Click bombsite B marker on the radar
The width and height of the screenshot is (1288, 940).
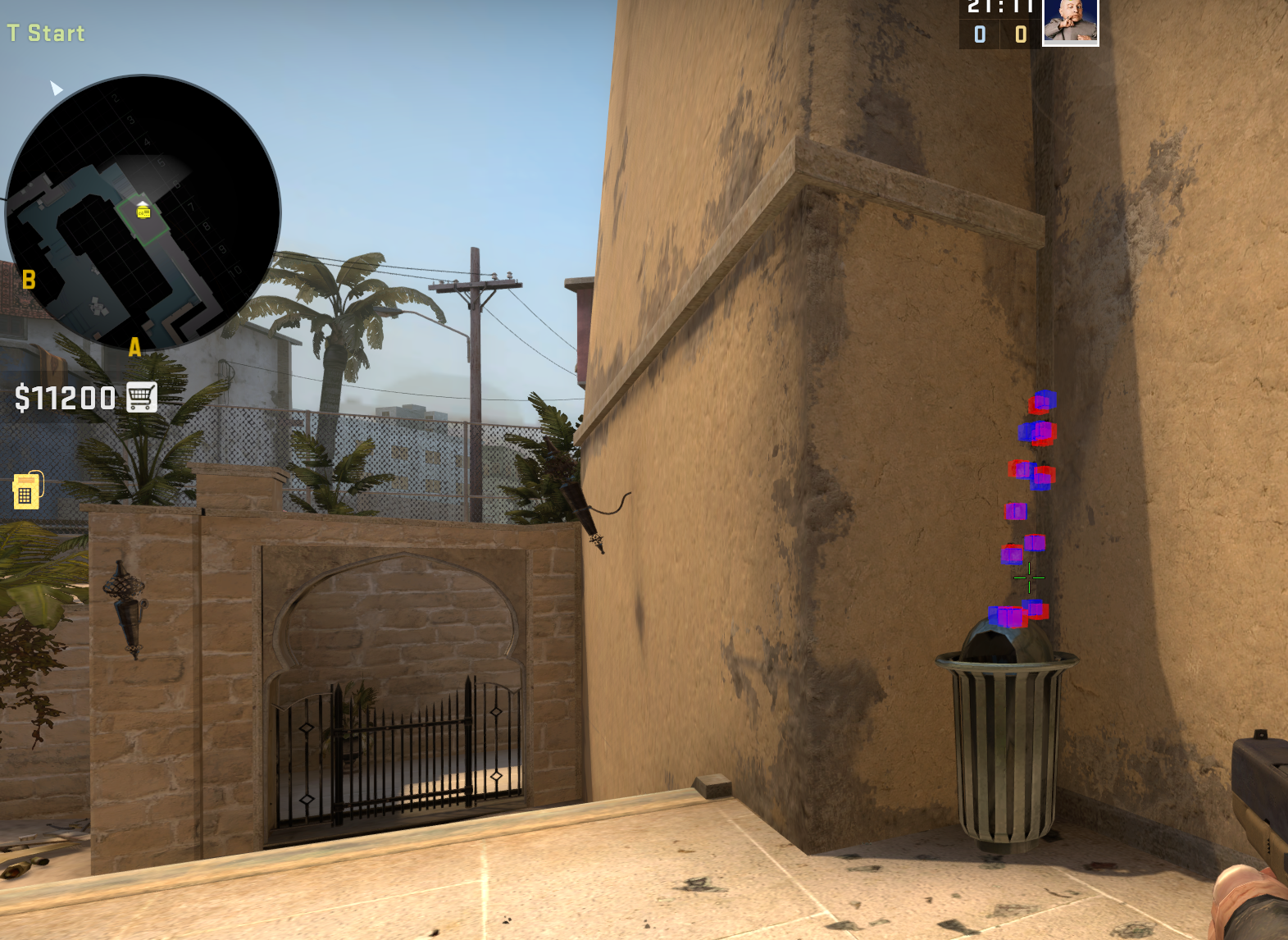[30, 280]
